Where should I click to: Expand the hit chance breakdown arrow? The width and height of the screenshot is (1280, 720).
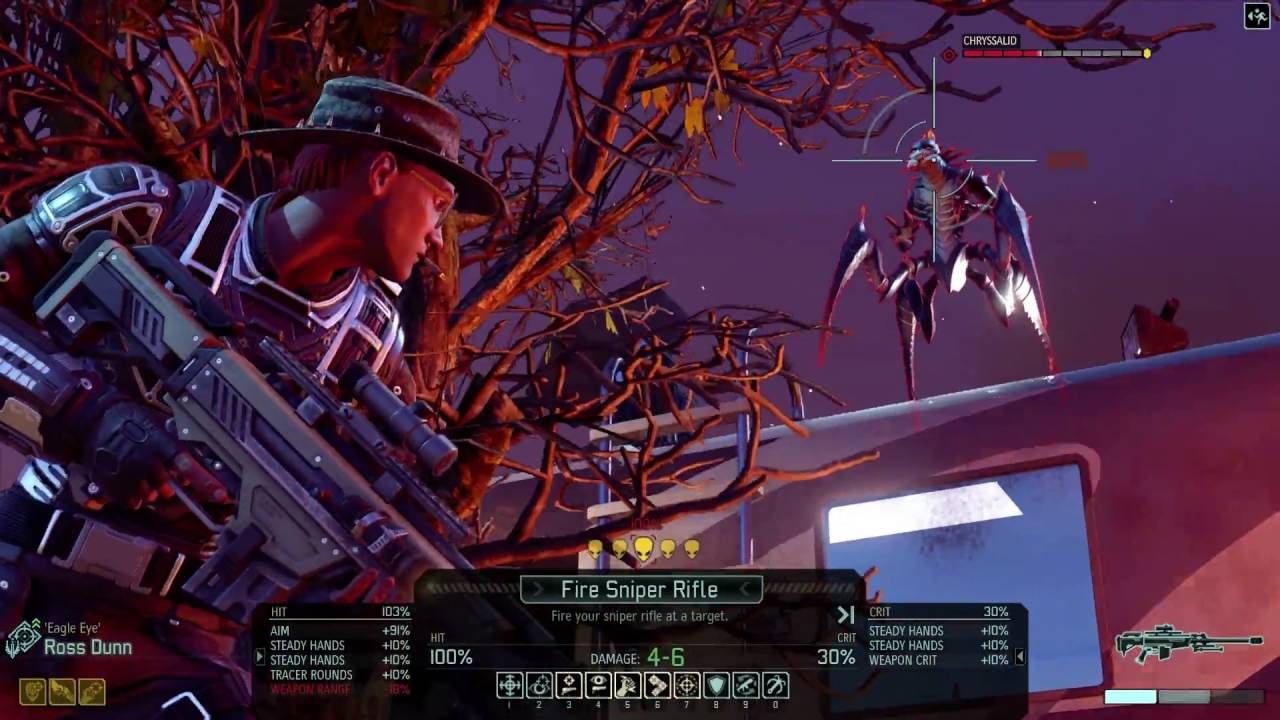(x=260, y=657)
